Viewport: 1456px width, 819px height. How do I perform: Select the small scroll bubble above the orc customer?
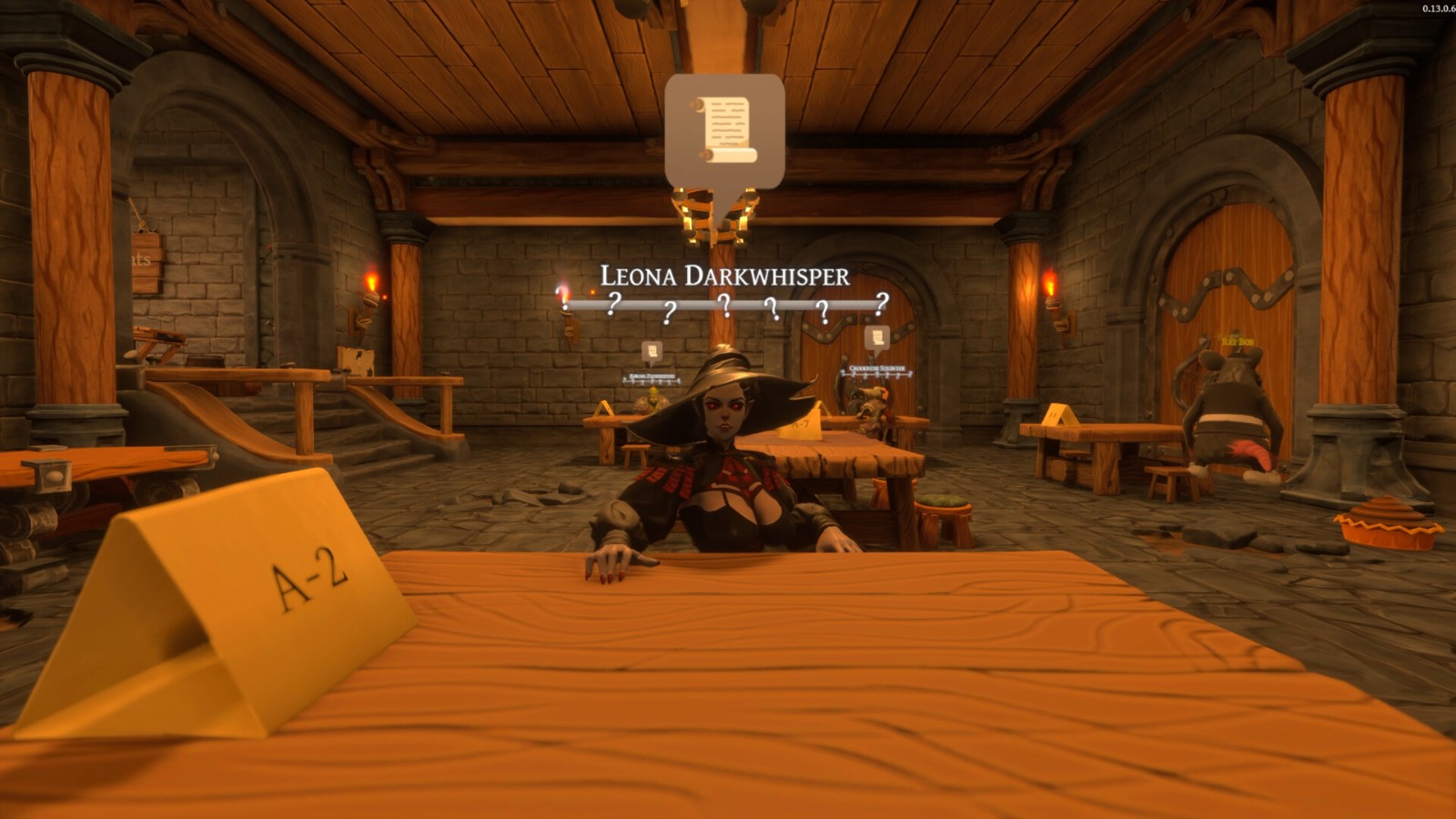pos(652,351)
